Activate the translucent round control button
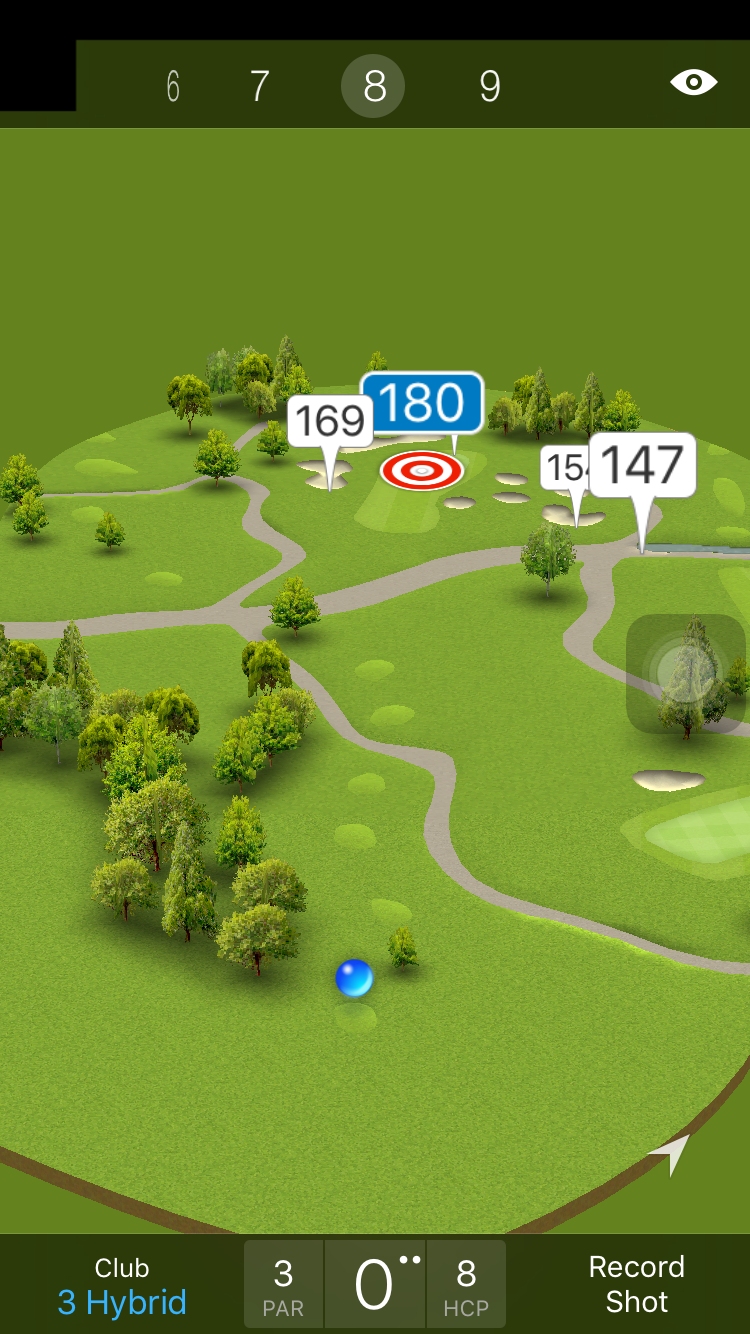 tap(685, 672)
